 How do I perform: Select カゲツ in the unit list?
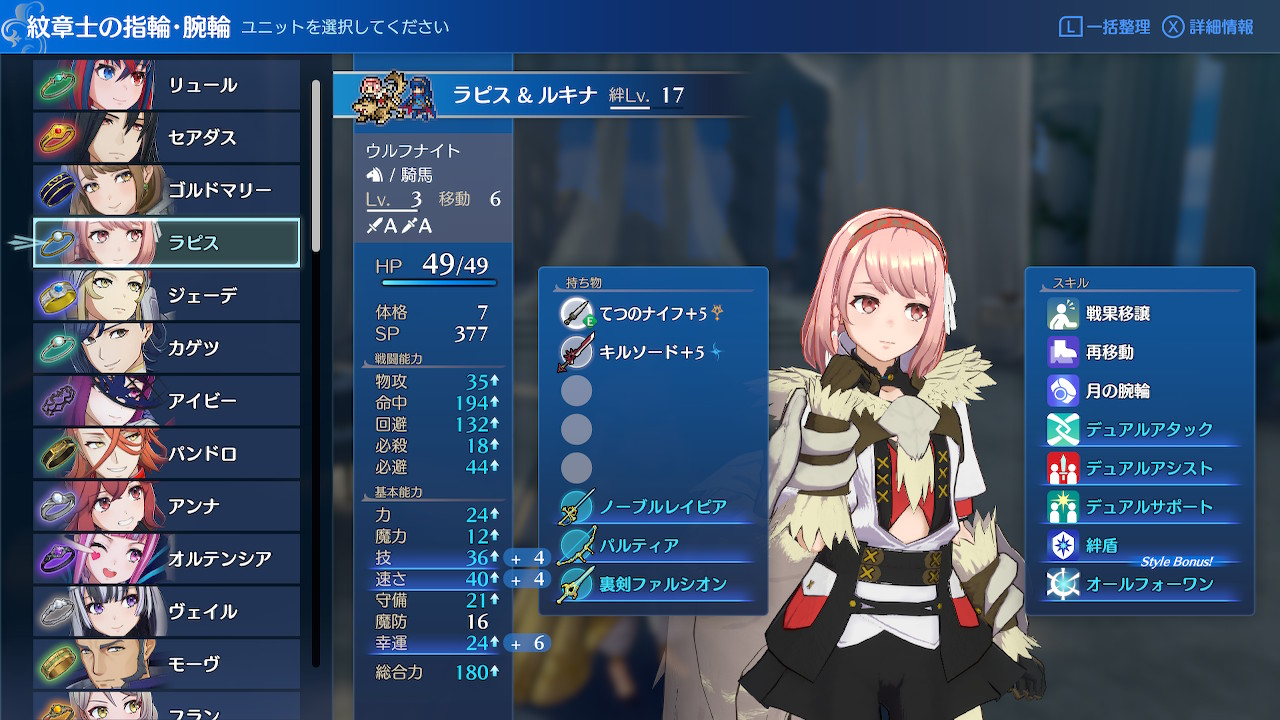[167, 348]
